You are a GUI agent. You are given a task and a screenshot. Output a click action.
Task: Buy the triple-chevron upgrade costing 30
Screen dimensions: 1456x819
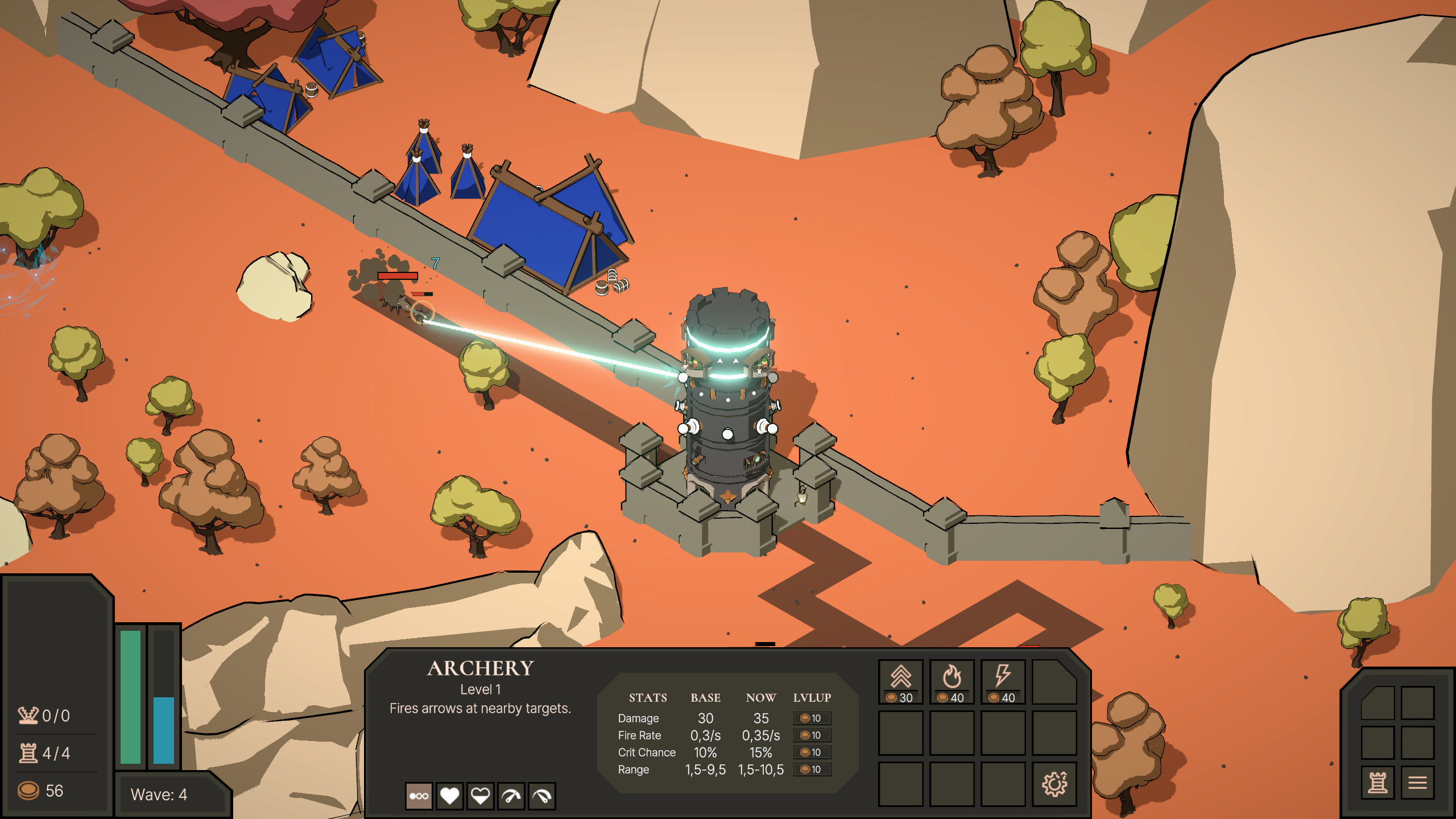coord(901,682)
